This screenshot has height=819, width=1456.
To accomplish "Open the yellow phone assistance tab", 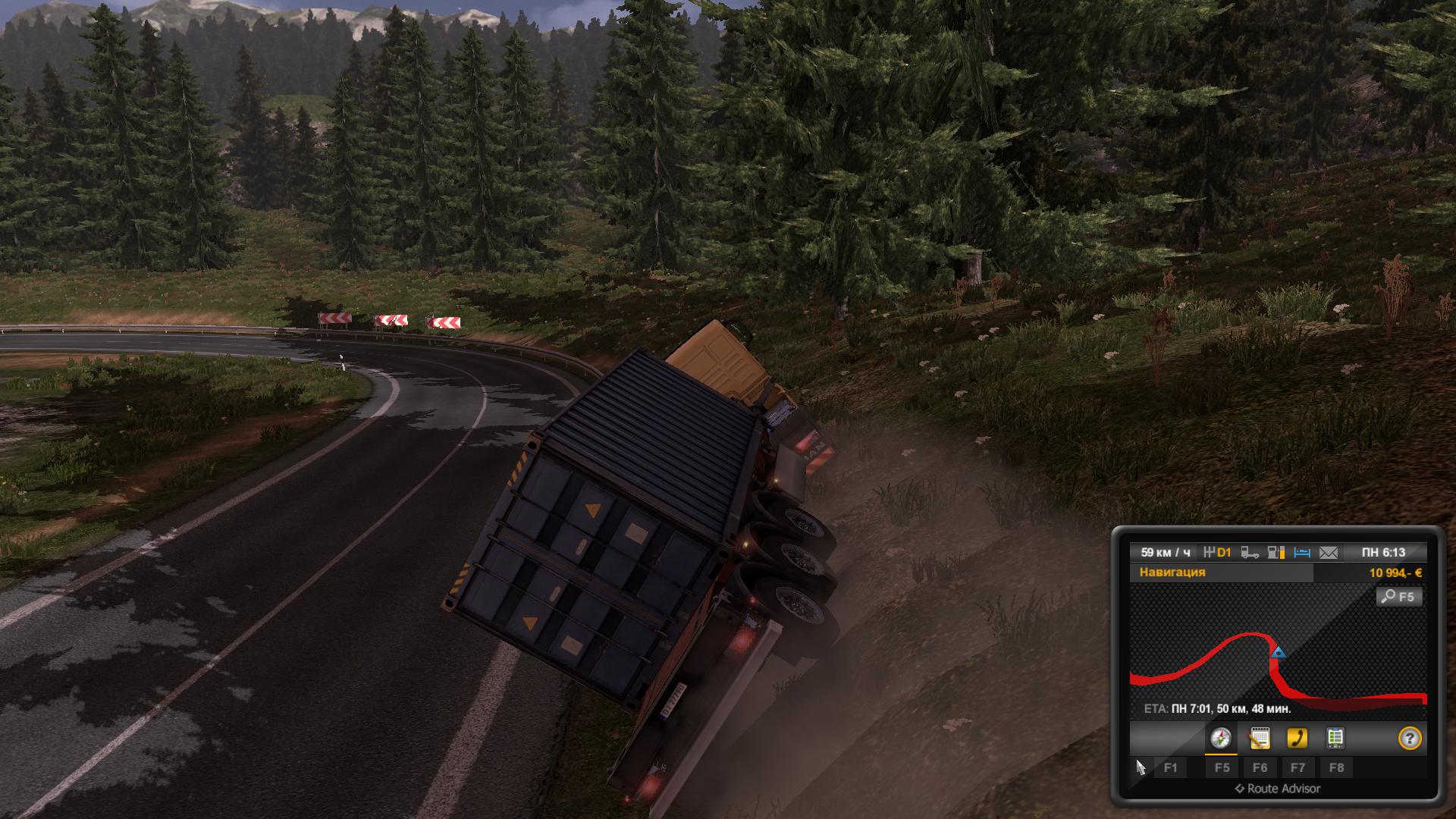I will click(1298, 738).
